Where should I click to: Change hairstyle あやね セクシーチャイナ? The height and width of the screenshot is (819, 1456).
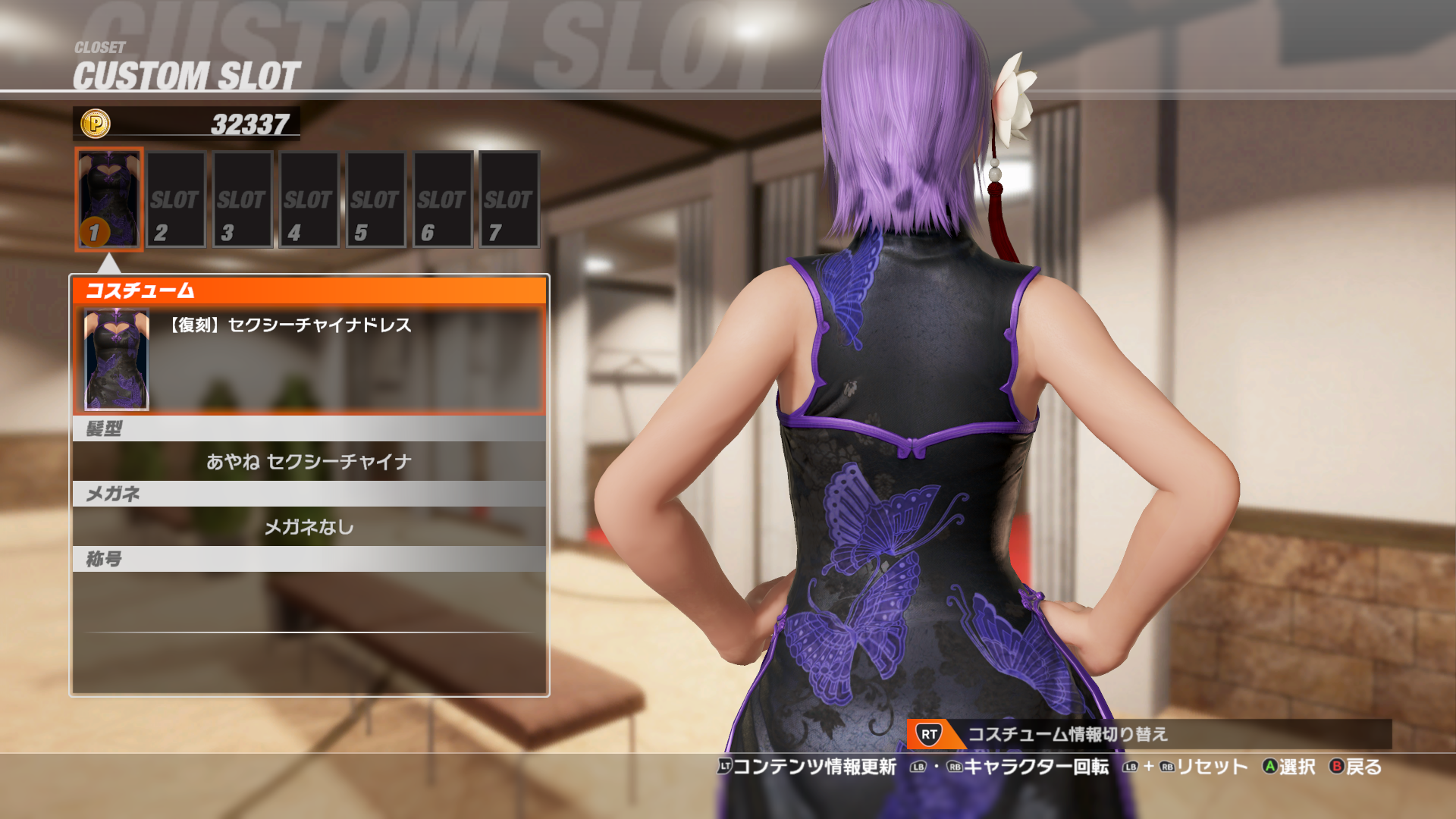coord(309,461)
